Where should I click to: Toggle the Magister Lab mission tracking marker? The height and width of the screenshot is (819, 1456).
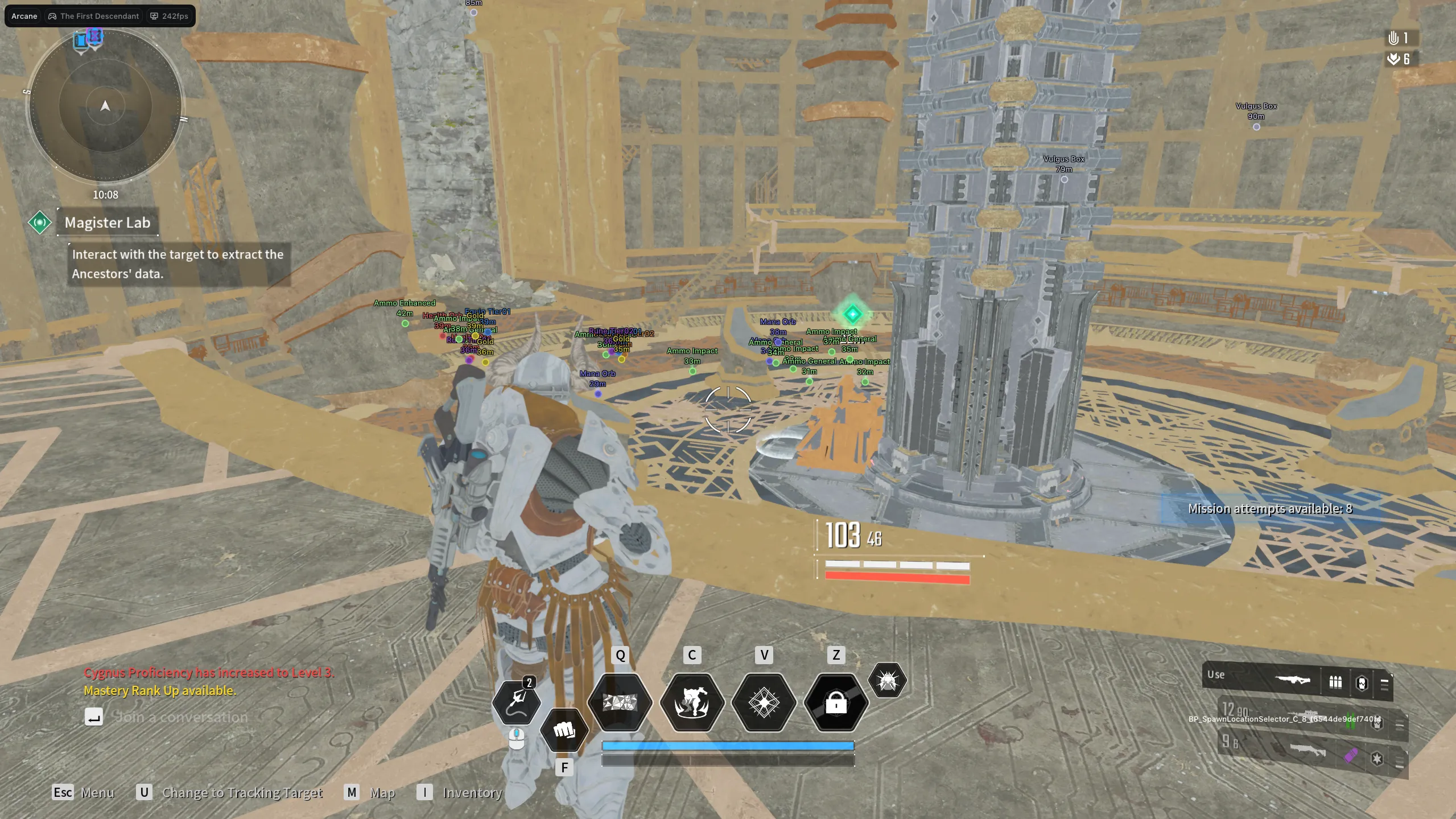pos(40,223)
